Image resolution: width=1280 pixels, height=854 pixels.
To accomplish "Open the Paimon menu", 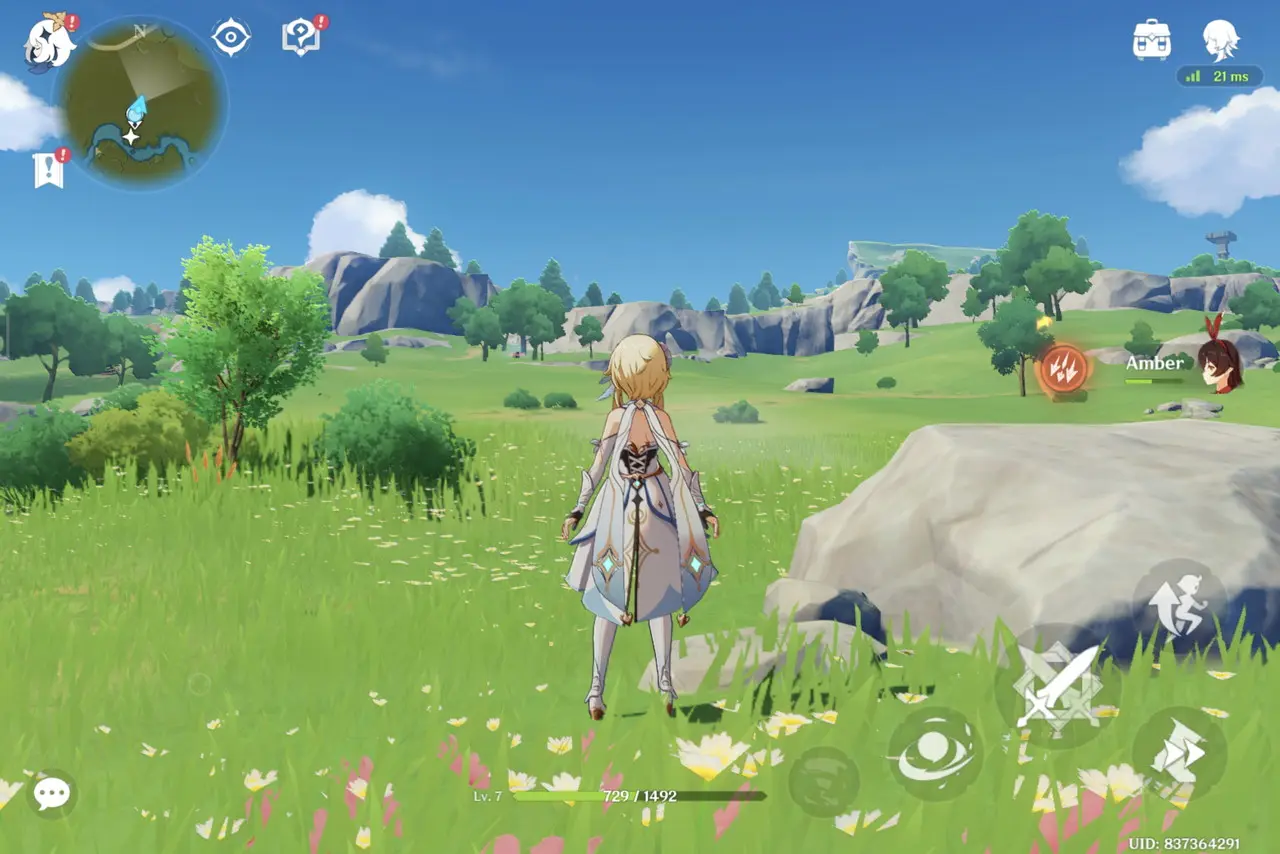I will point(45,40).
